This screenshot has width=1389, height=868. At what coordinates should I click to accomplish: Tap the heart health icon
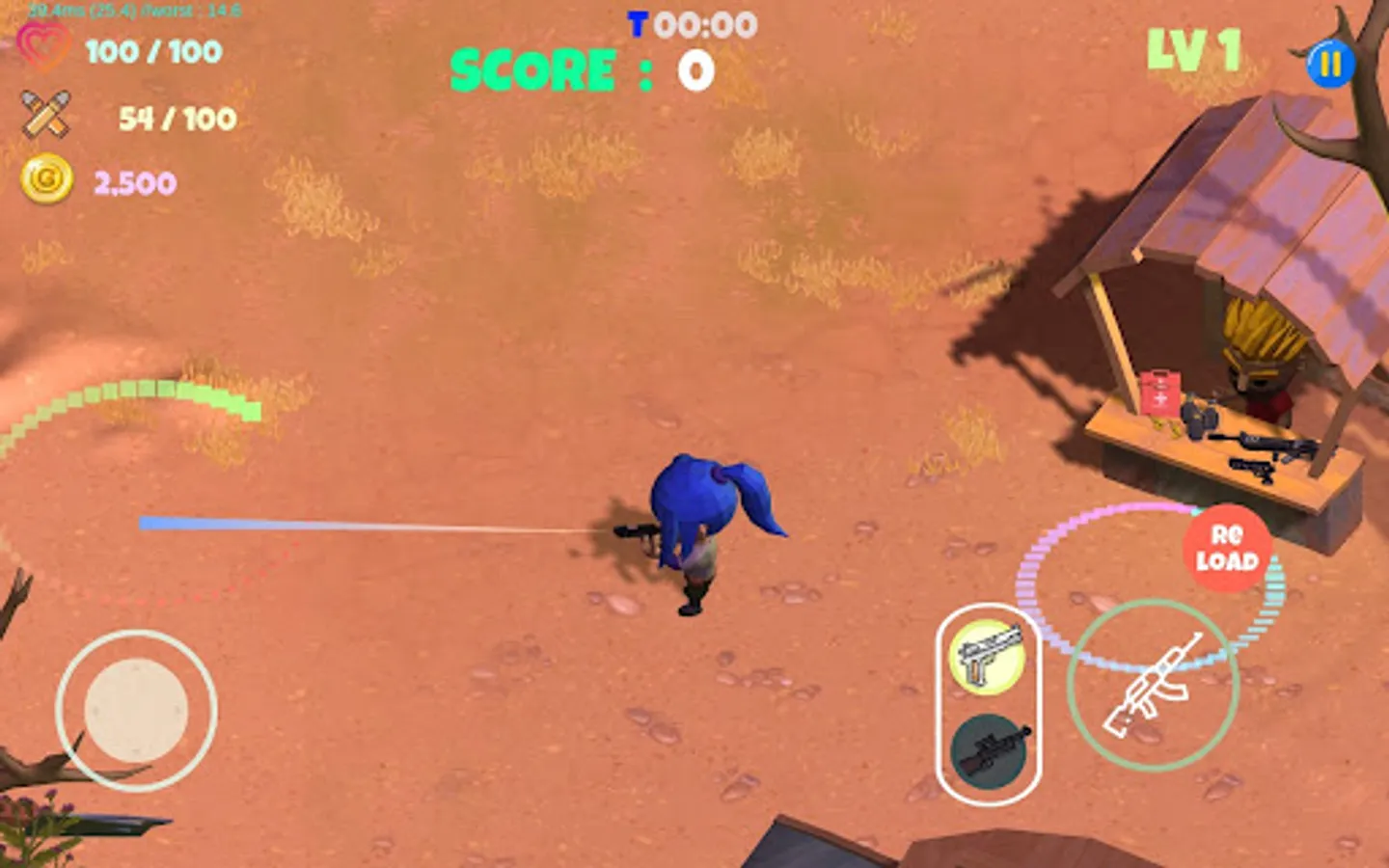click(x=45, y=45)
